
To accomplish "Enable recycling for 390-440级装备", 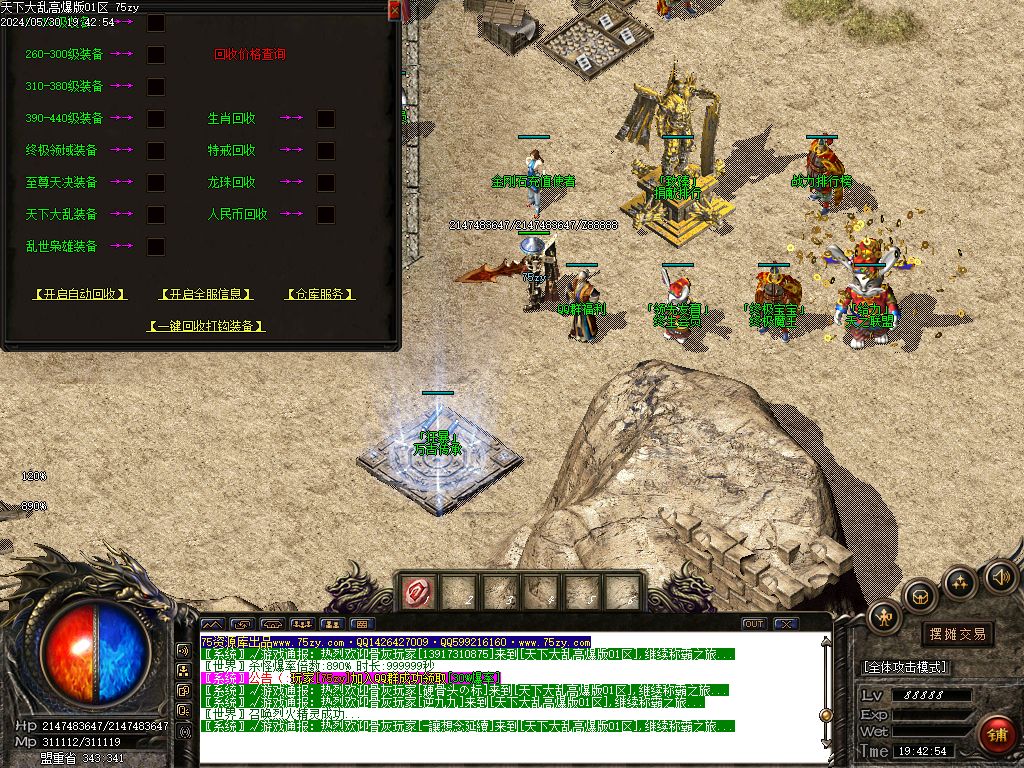I will tap(156, 119).
